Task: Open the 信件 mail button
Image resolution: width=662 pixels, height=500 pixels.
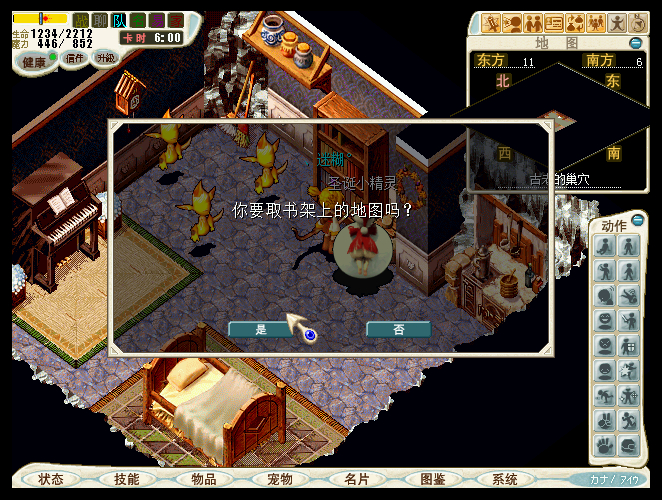Action: (74, 58)
